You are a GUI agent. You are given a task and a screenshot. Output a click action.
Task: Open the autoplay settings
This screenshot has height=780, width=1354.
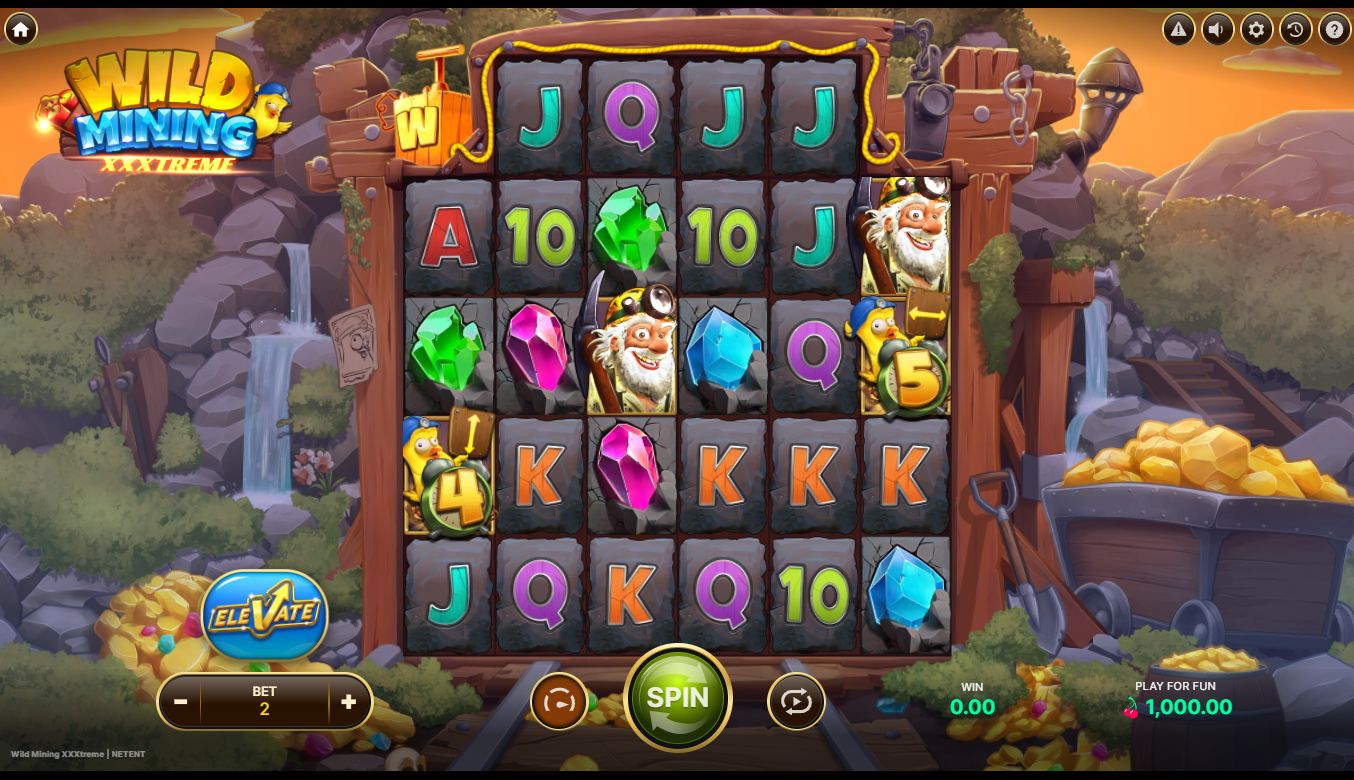796,702
